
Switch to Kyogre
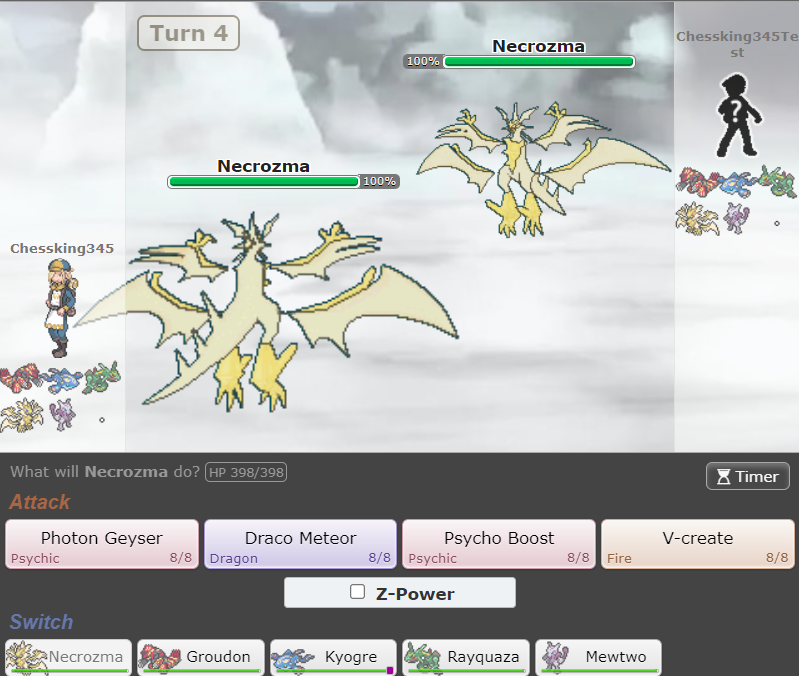point(334,657)
